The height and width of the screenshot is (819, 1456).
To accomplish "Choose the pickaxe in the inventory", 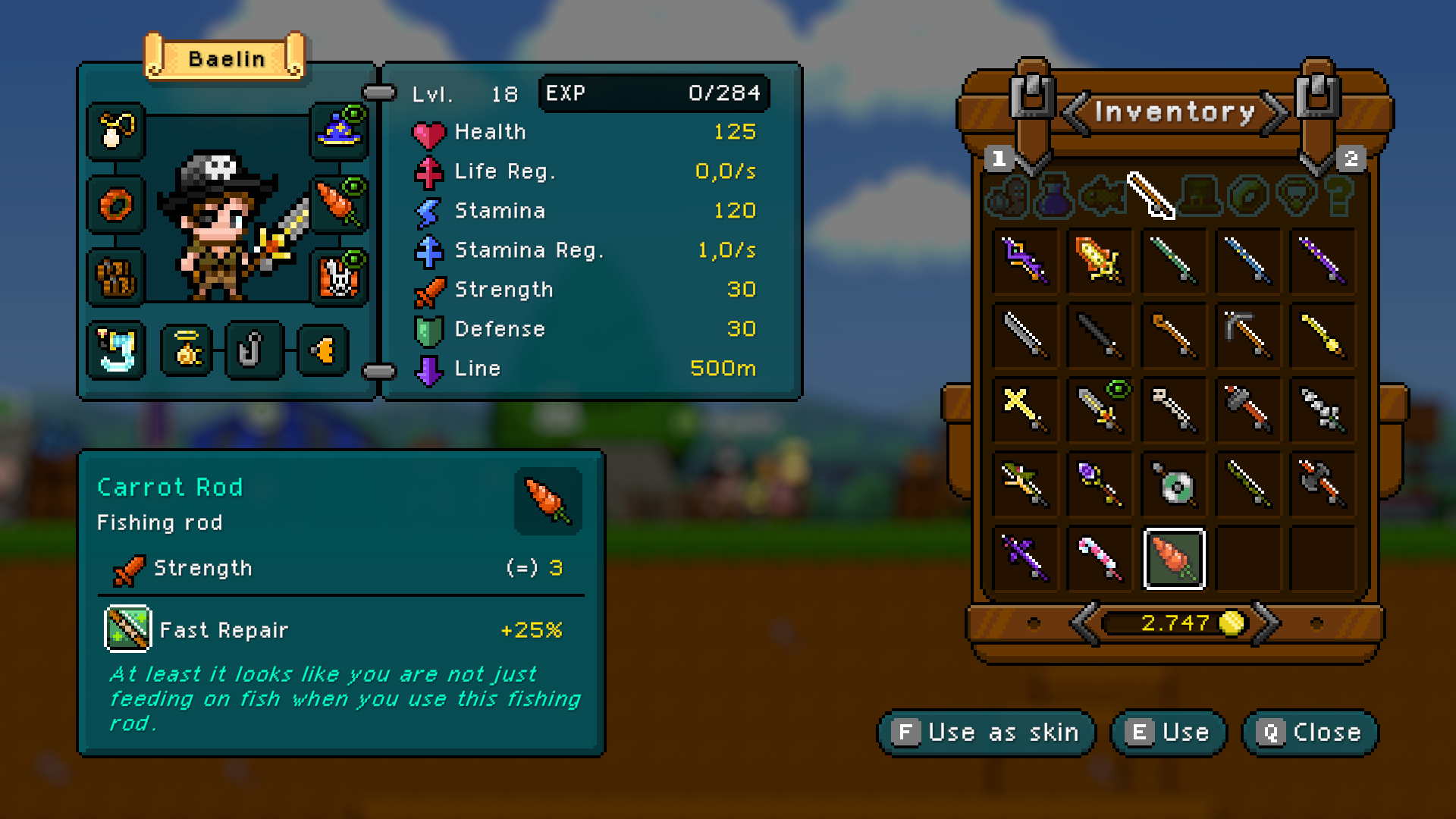I will click(x=1247, y=334).
